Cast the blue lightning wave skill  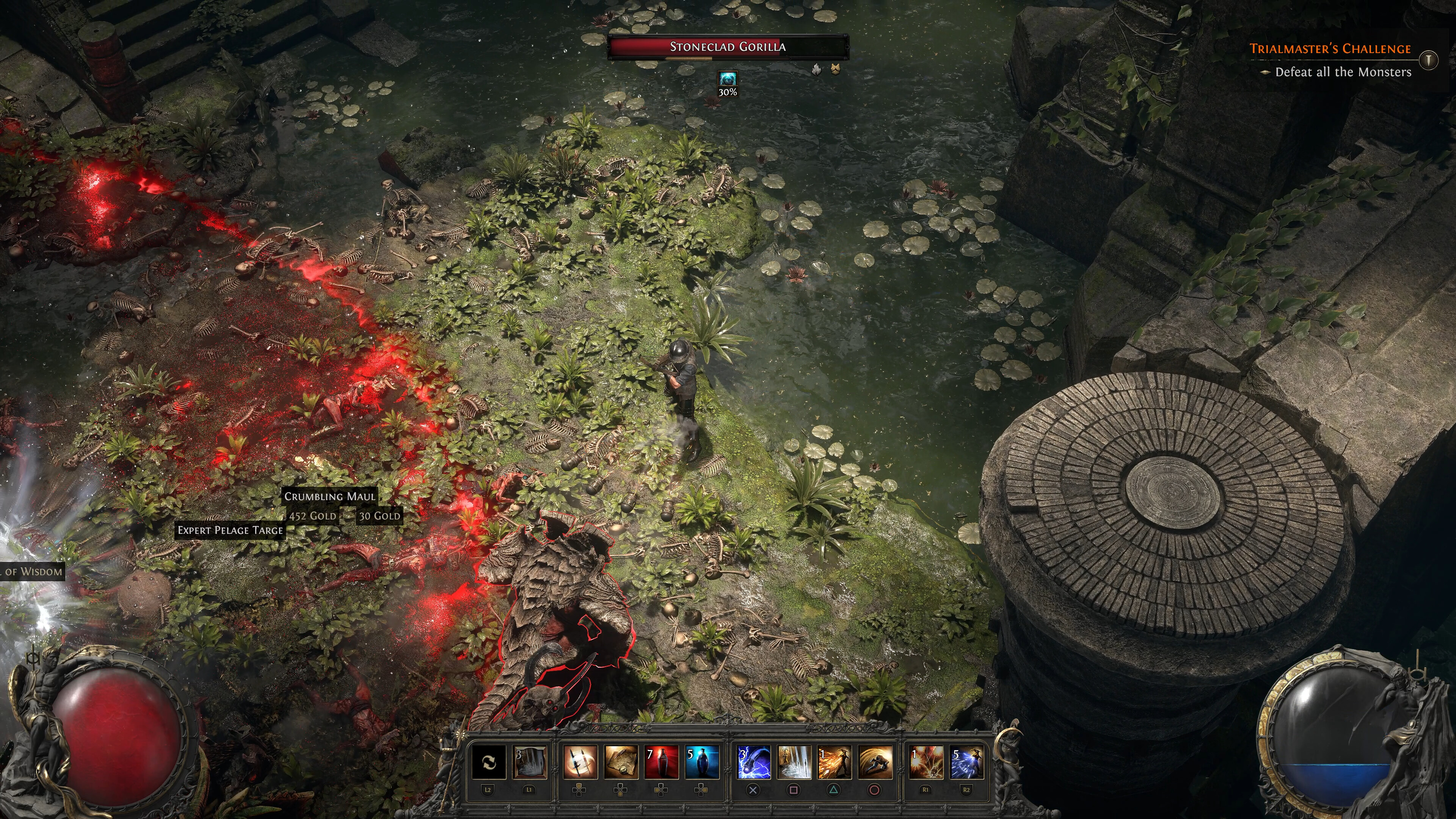966,762
